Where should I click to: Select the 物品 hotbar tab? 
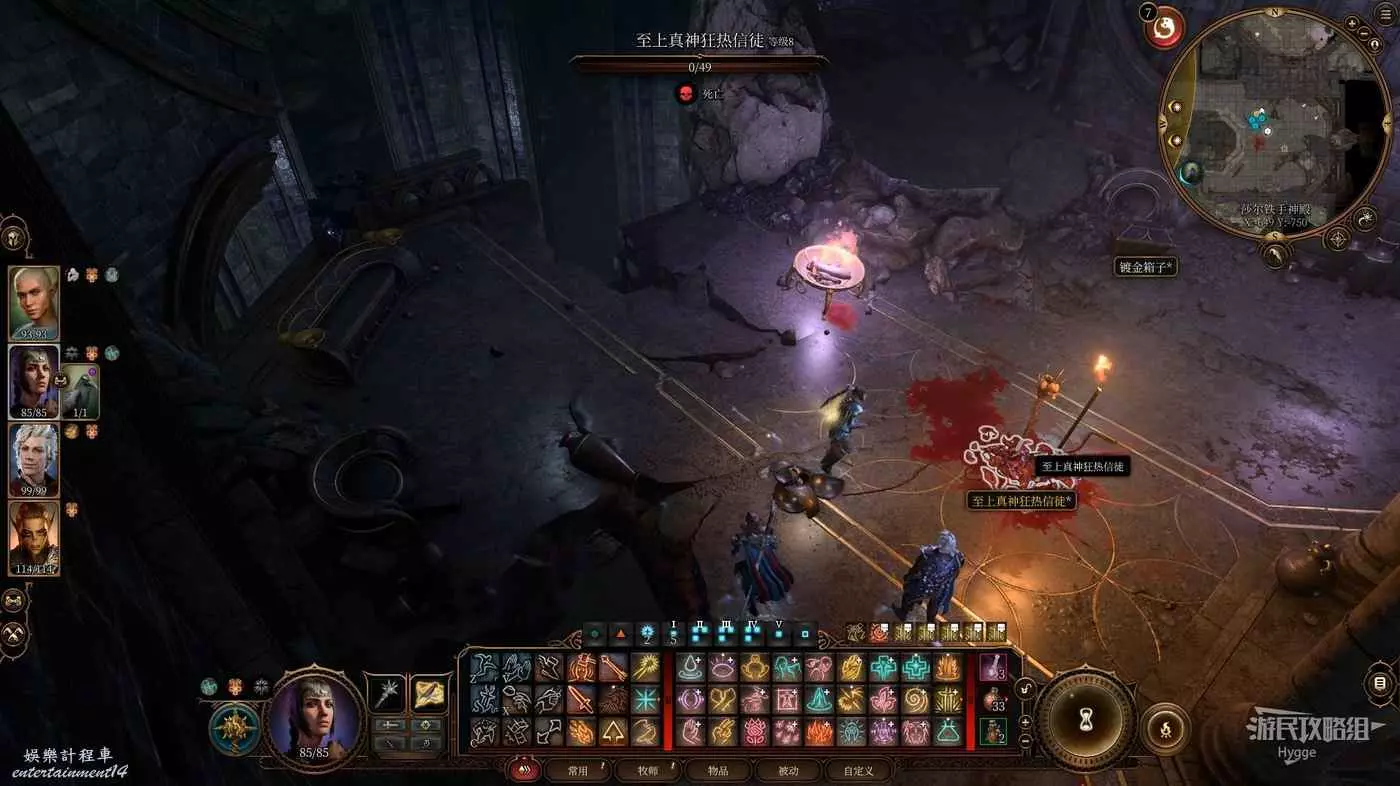click(x=718, y=770)
